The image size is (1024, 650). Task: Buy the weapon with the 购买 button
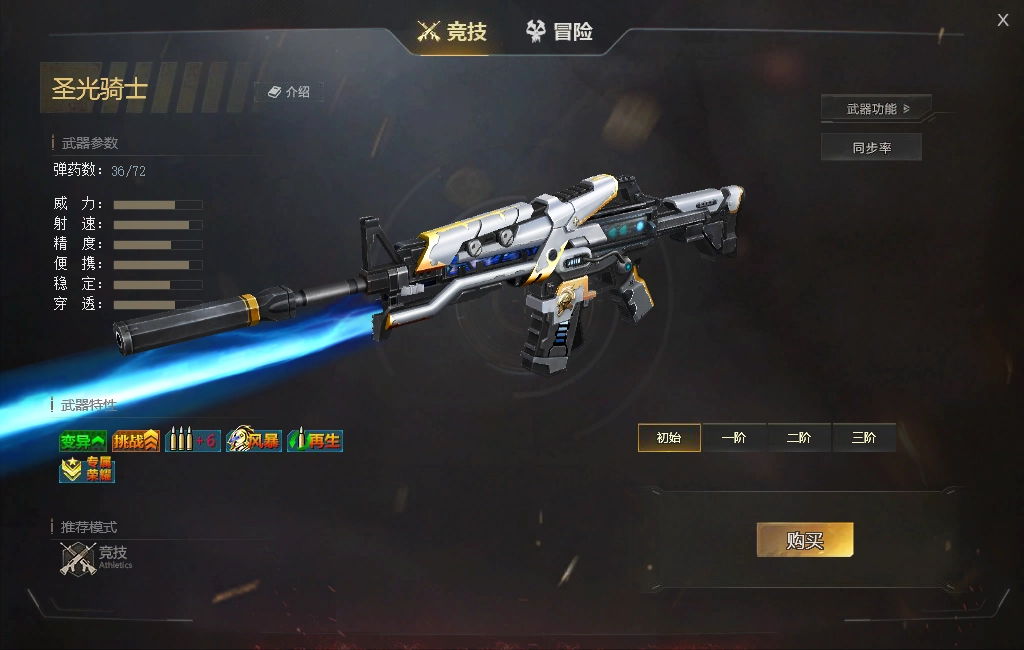tap(805, 540)
